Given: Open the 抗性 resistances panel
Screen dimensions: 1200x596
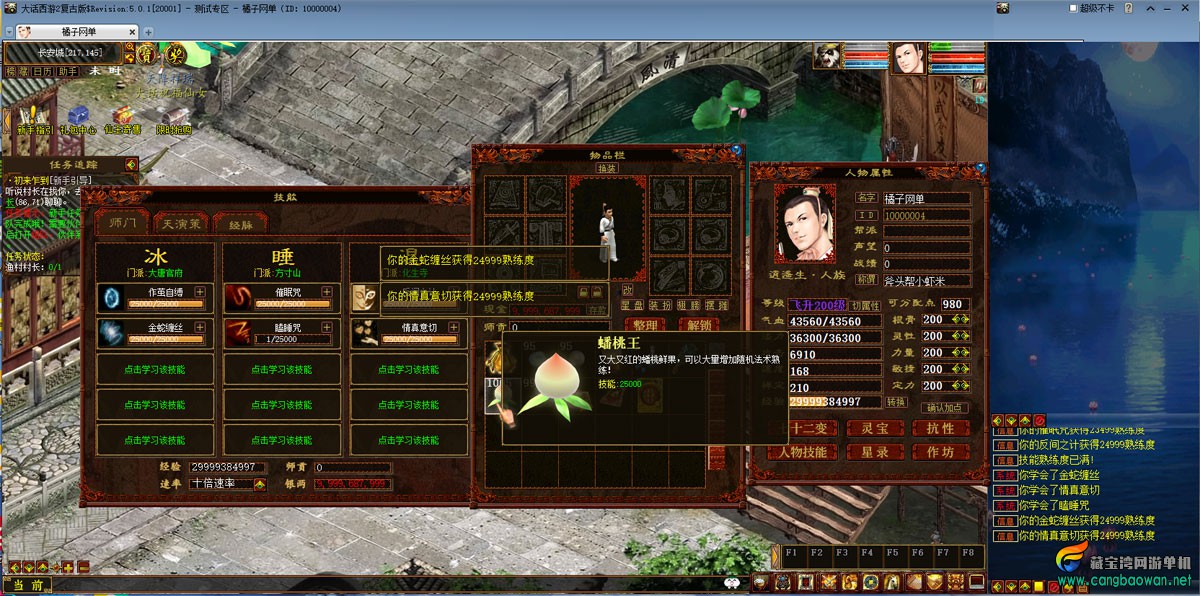Looking at the screenshot, I should pos(940,428).
